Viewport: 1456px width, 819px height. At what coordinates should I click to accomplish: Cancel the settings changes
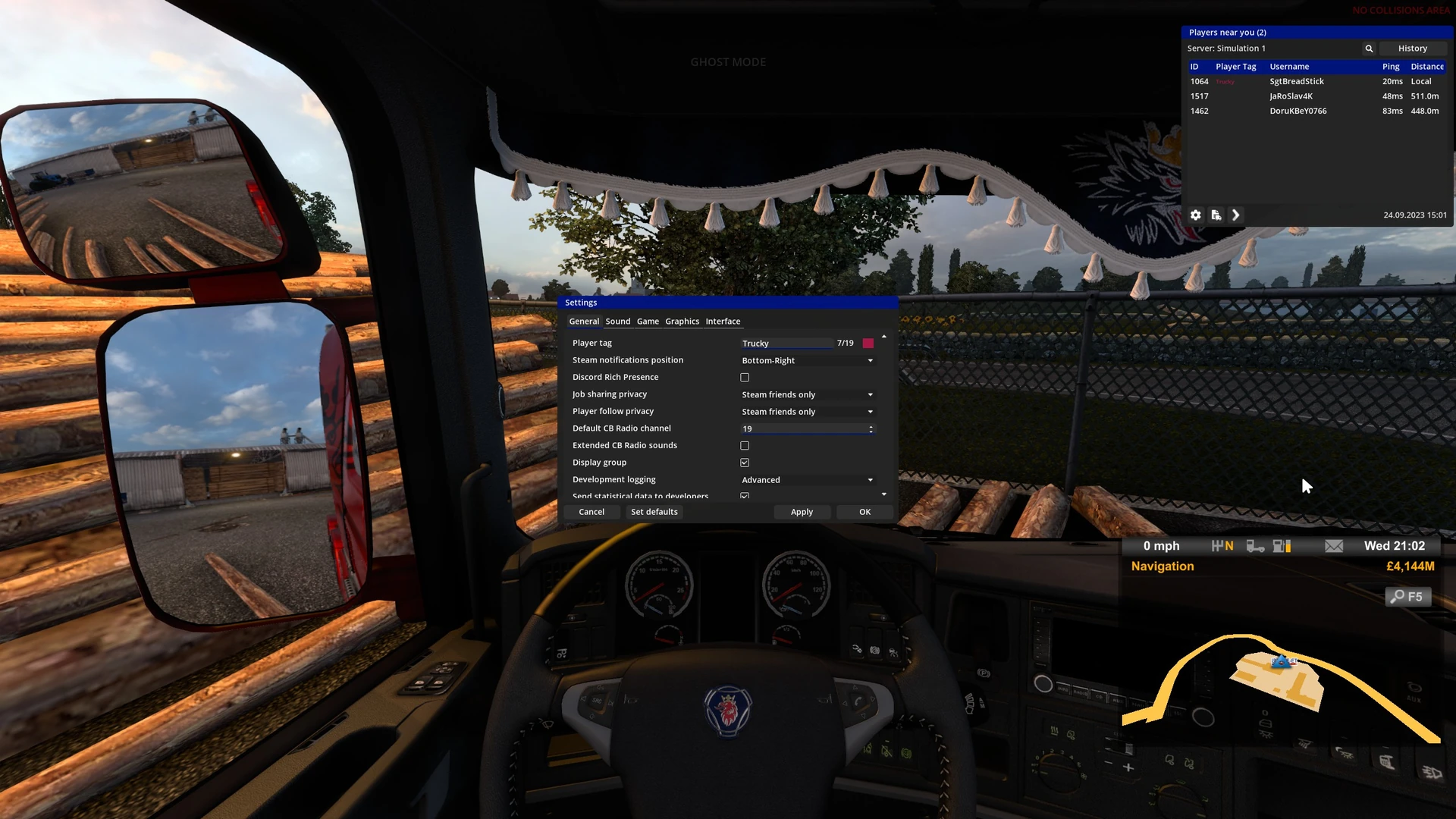tap(591, 512)
